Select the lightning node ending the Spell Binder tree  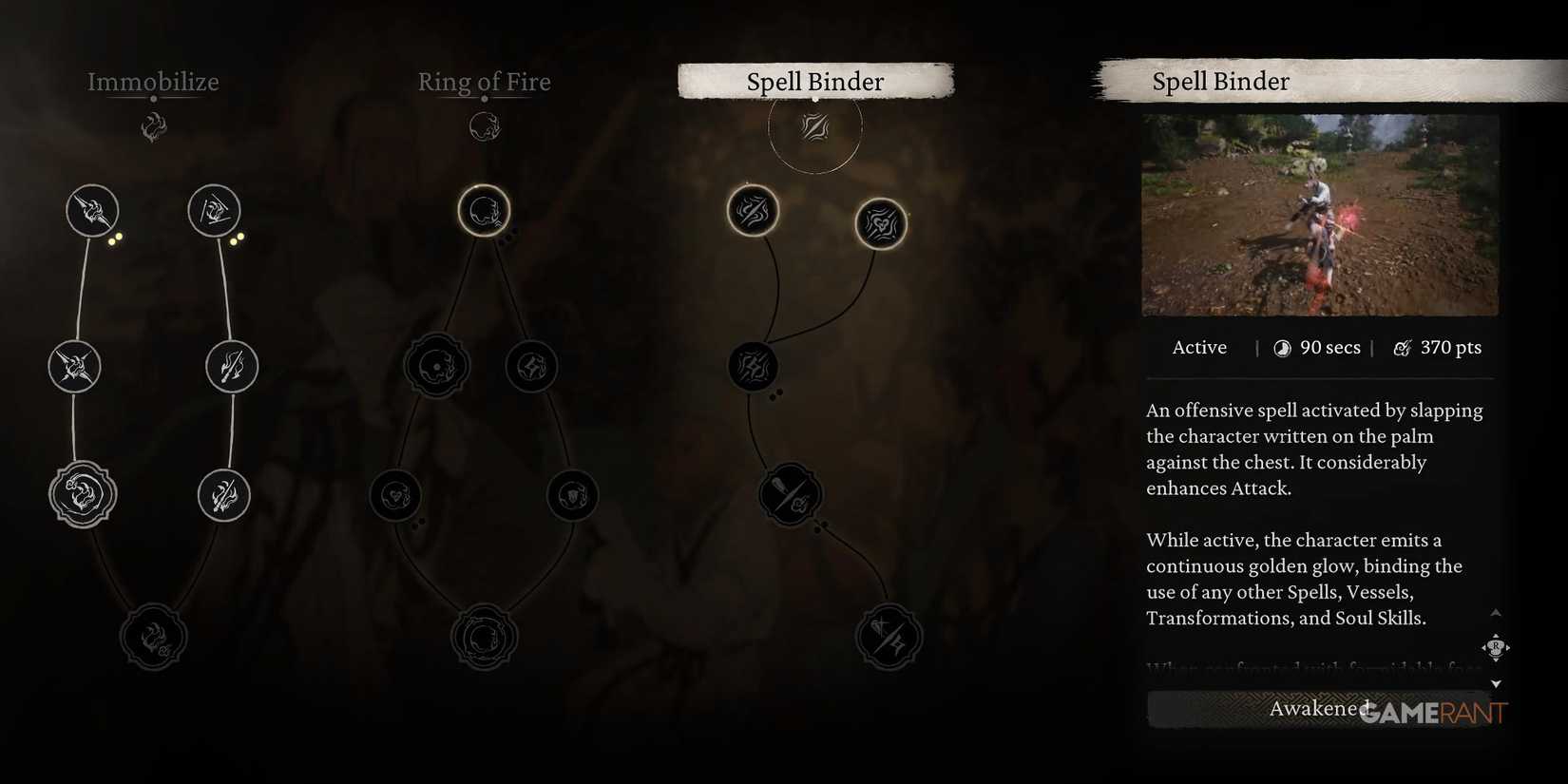889,637
